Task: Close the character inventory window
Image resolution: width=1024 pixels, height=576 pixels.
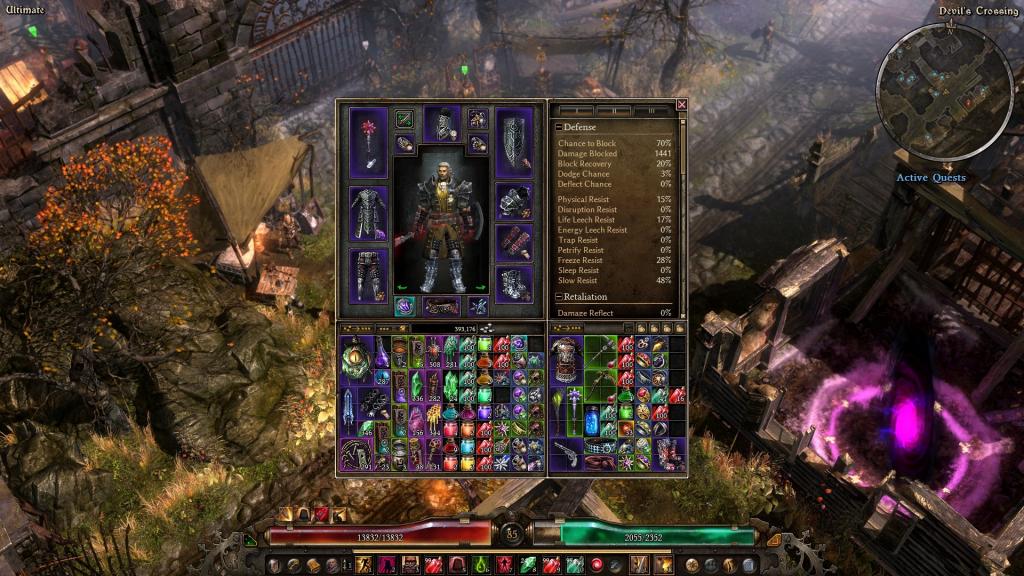Action: (x=682, y=104)
